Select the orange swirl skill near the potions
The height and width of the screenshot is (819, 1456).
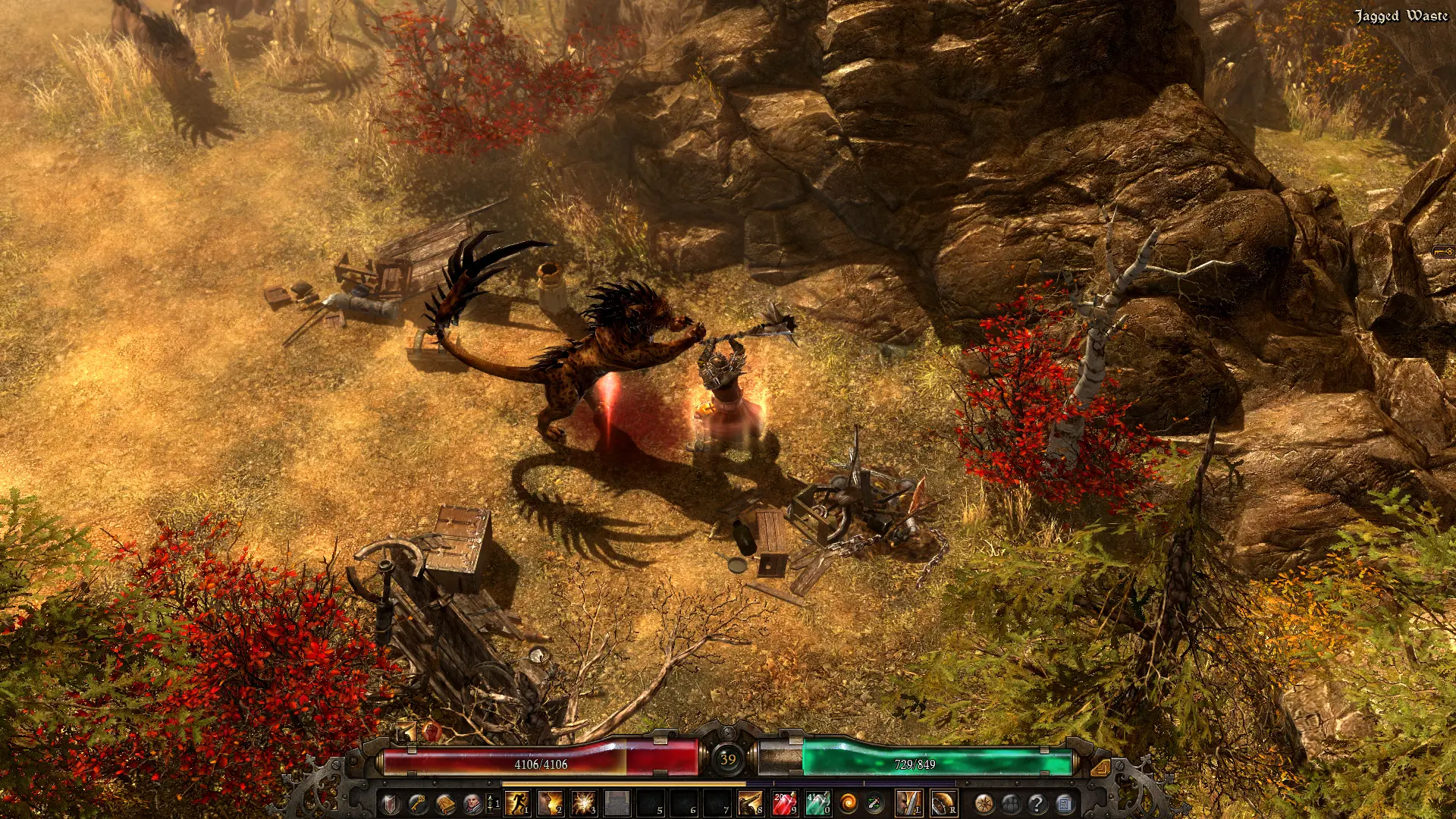[x=849, y=802]
